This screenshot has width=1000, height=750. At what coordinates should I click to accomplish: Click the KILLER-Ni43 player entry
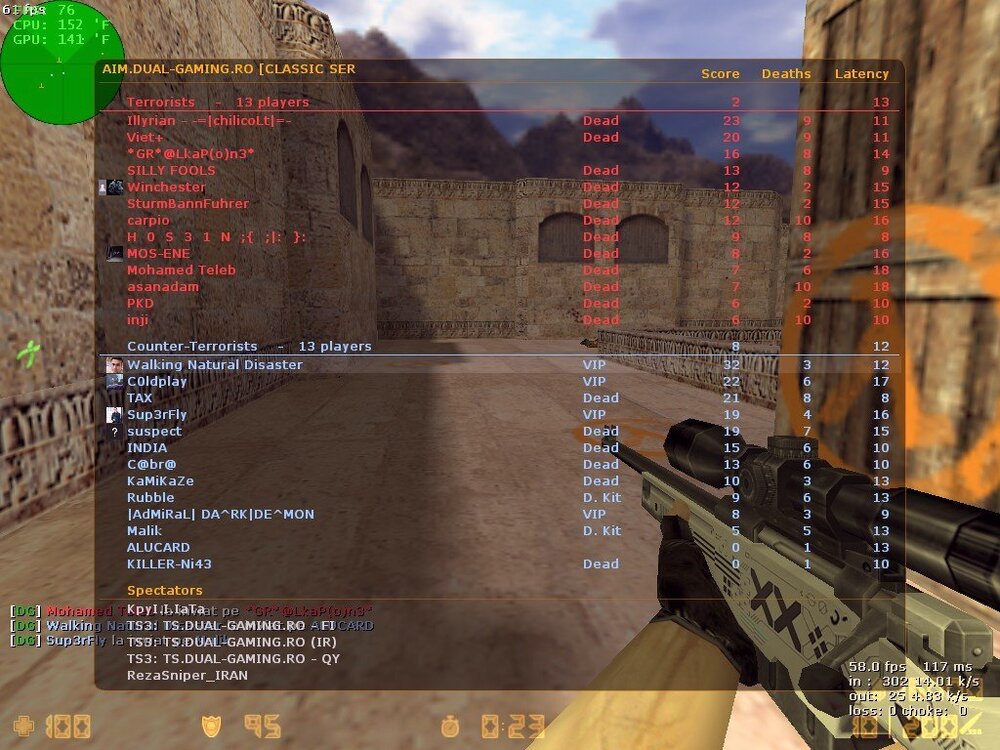point(169,564)
